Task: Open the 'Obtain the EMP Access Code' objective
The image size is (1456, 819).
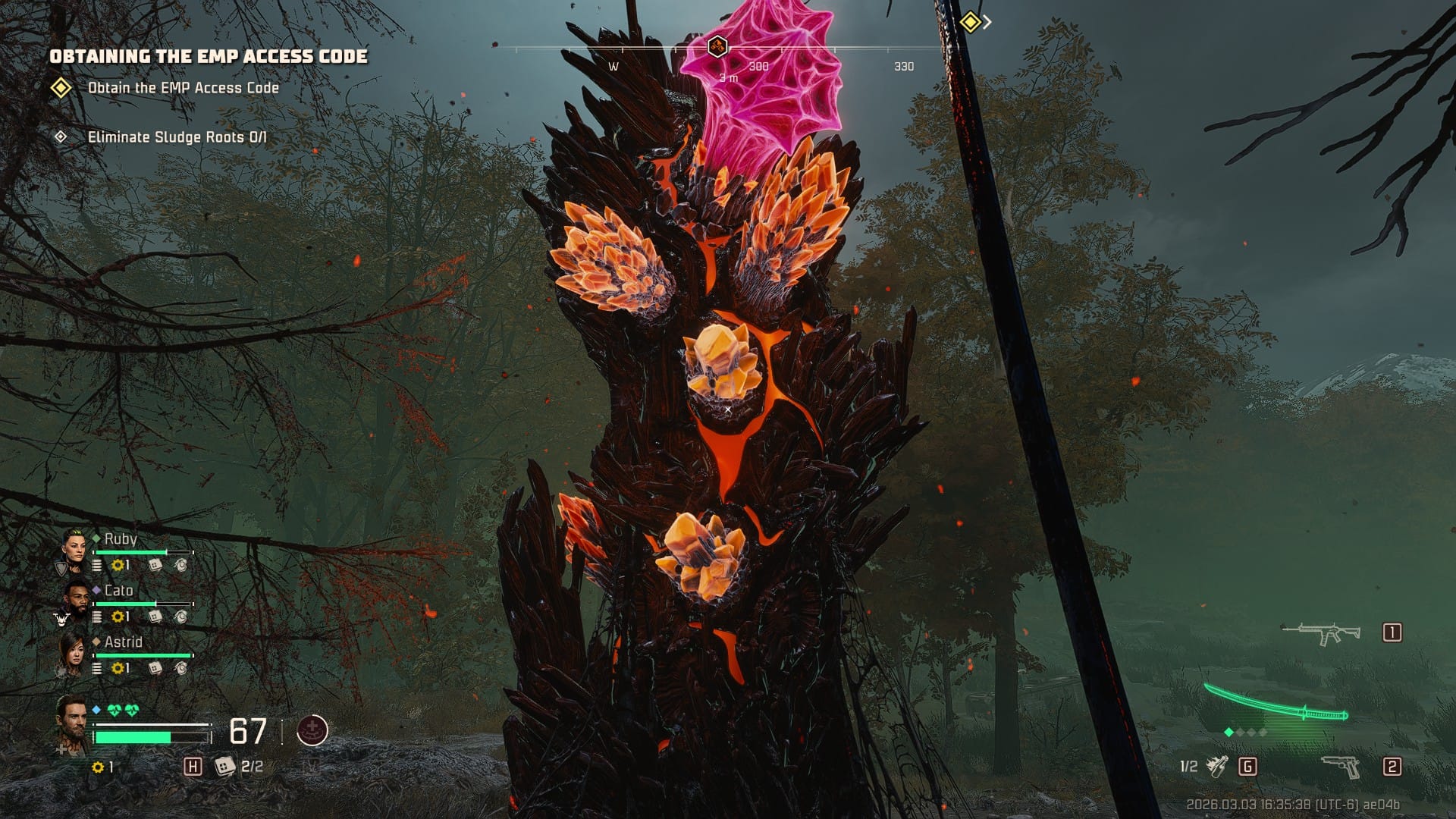Action: point(183,88)
